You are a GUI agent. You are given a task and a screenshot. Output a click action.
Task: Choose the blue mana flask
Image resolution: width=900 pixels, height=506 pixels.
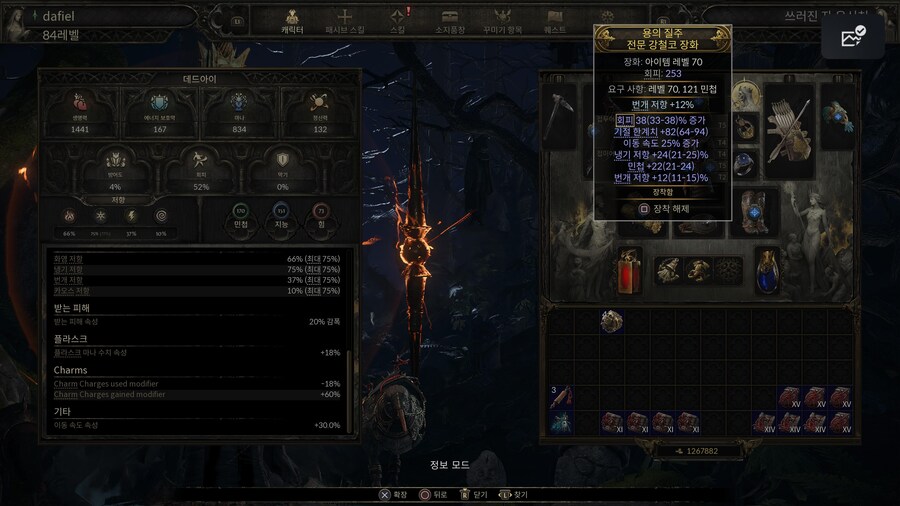click(x=767, y=270)
